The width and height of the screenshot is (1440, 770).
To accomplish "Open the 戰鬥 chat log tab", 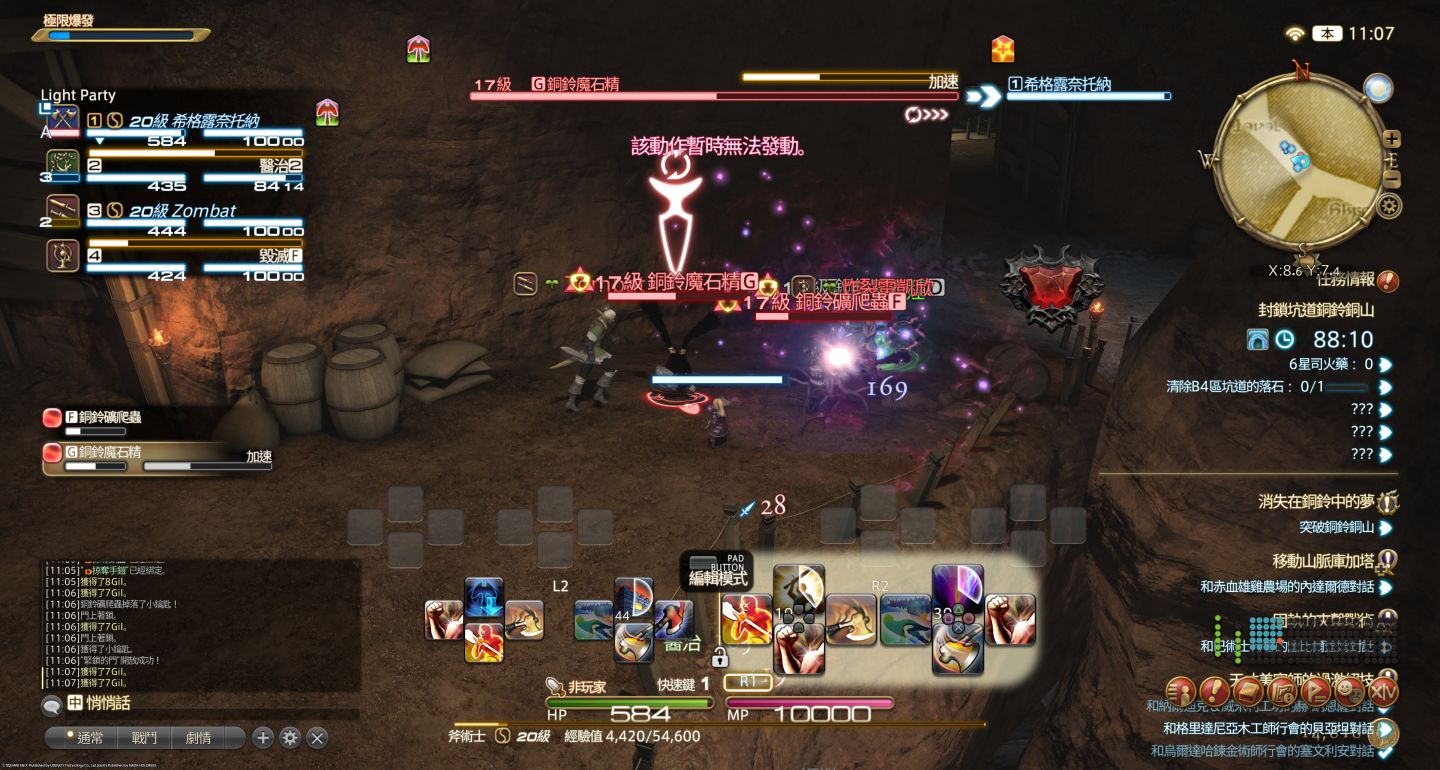I will pos(145,738).
